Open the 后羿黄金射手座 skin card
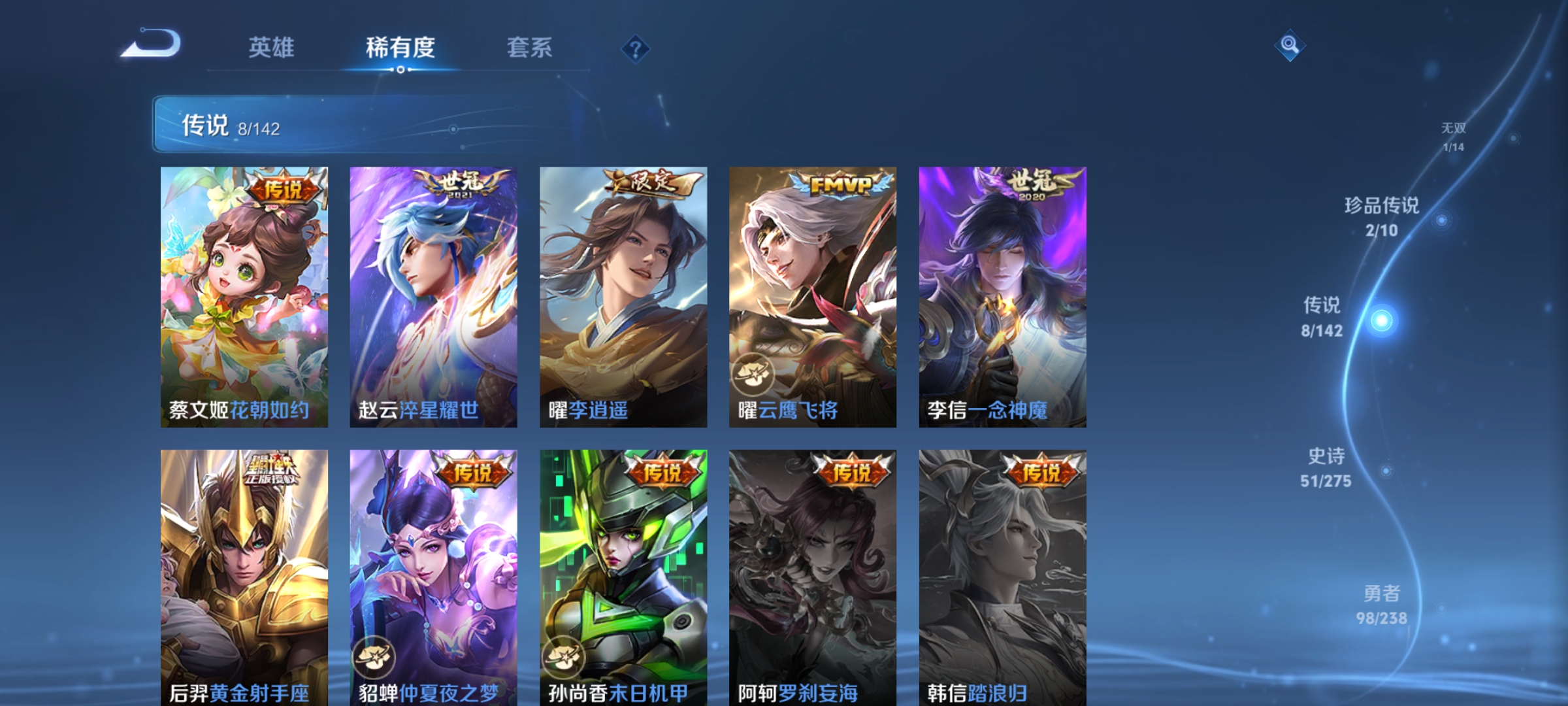Viewport: 1568px width, 706px height. pos(244,575)
